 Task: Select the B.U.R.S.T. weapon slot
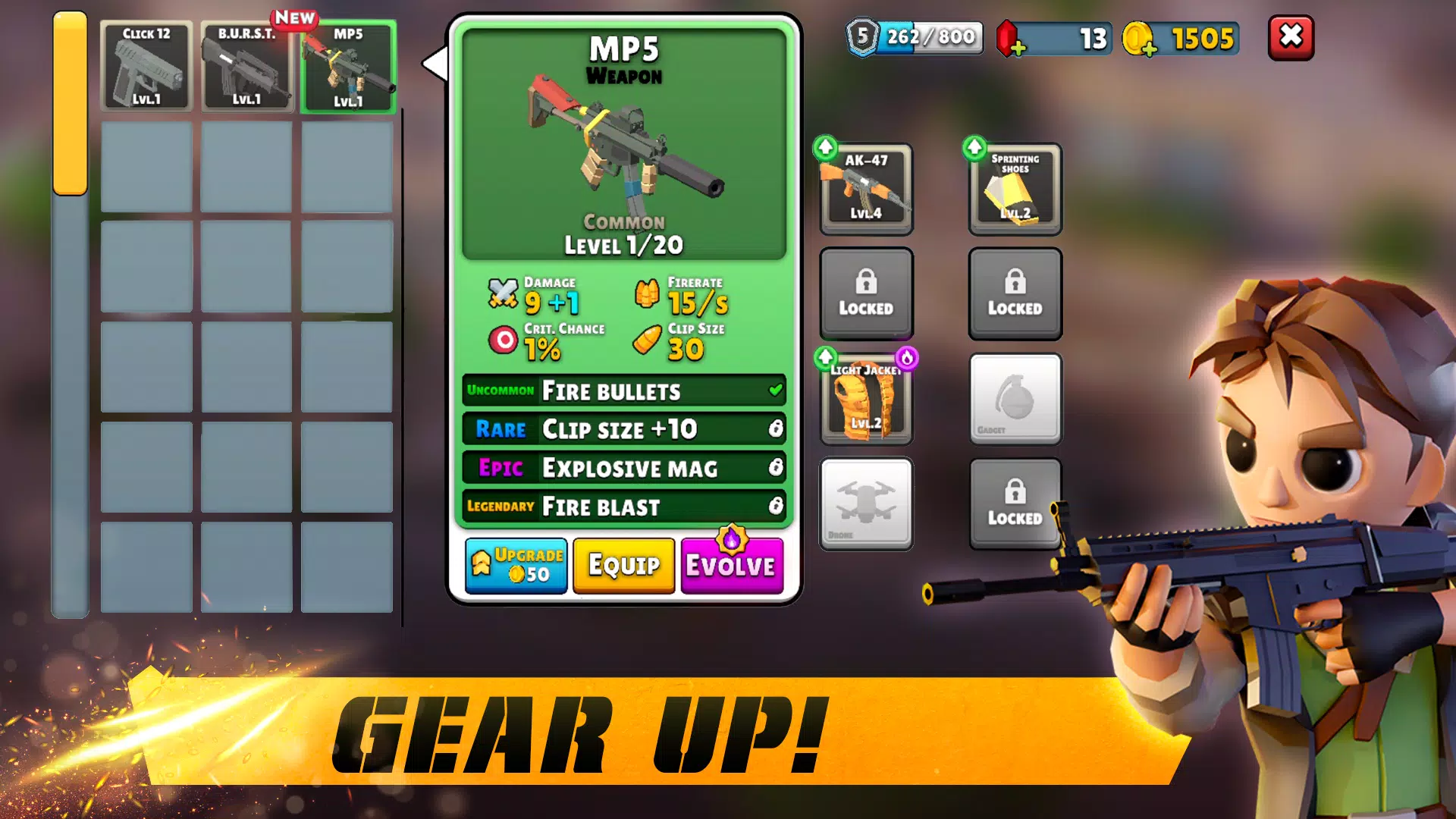click(246, 67)
